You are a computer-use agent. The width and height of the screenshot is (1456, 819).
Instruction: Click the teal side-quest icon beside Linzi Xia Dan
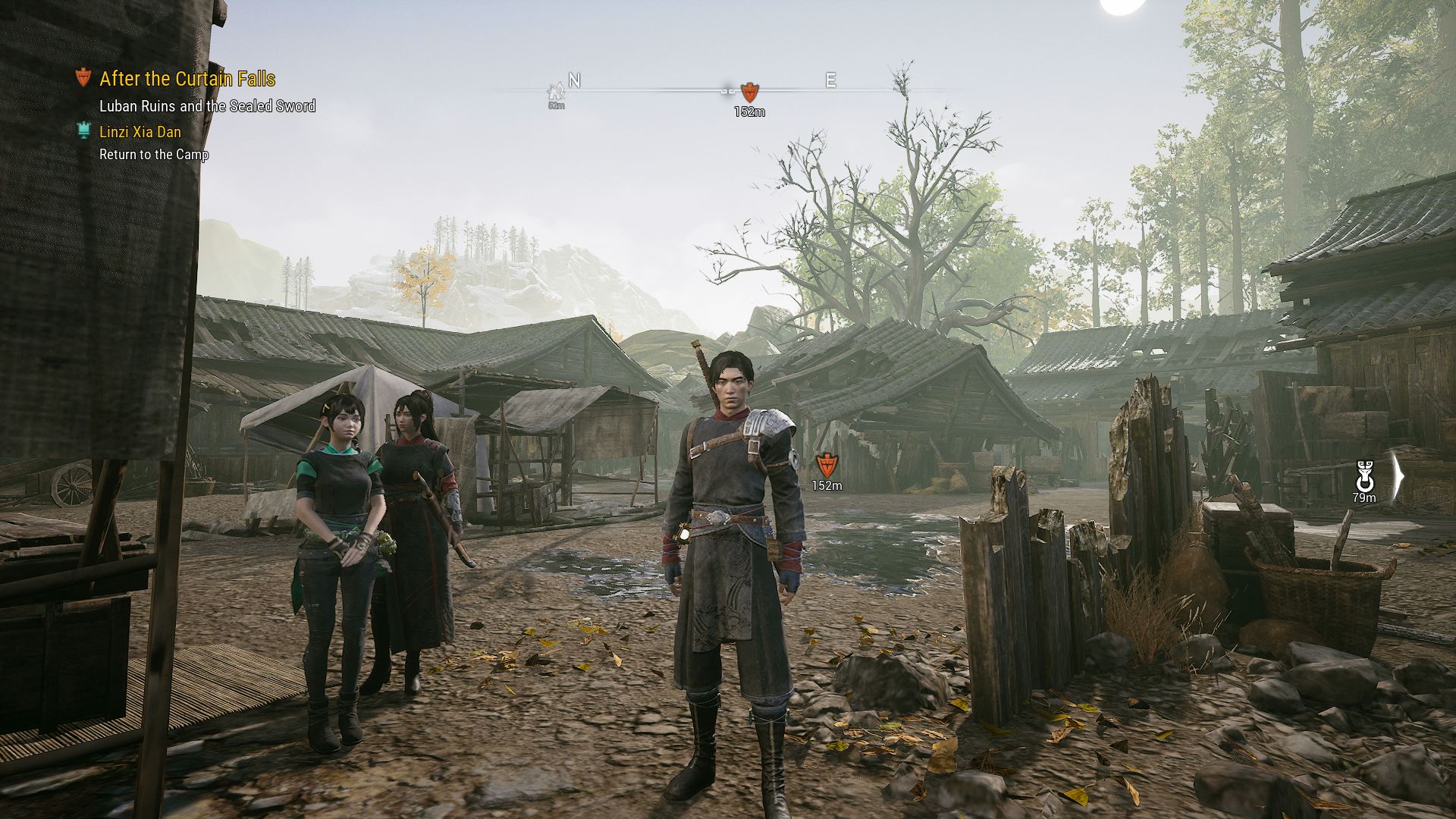pos(83,131)
